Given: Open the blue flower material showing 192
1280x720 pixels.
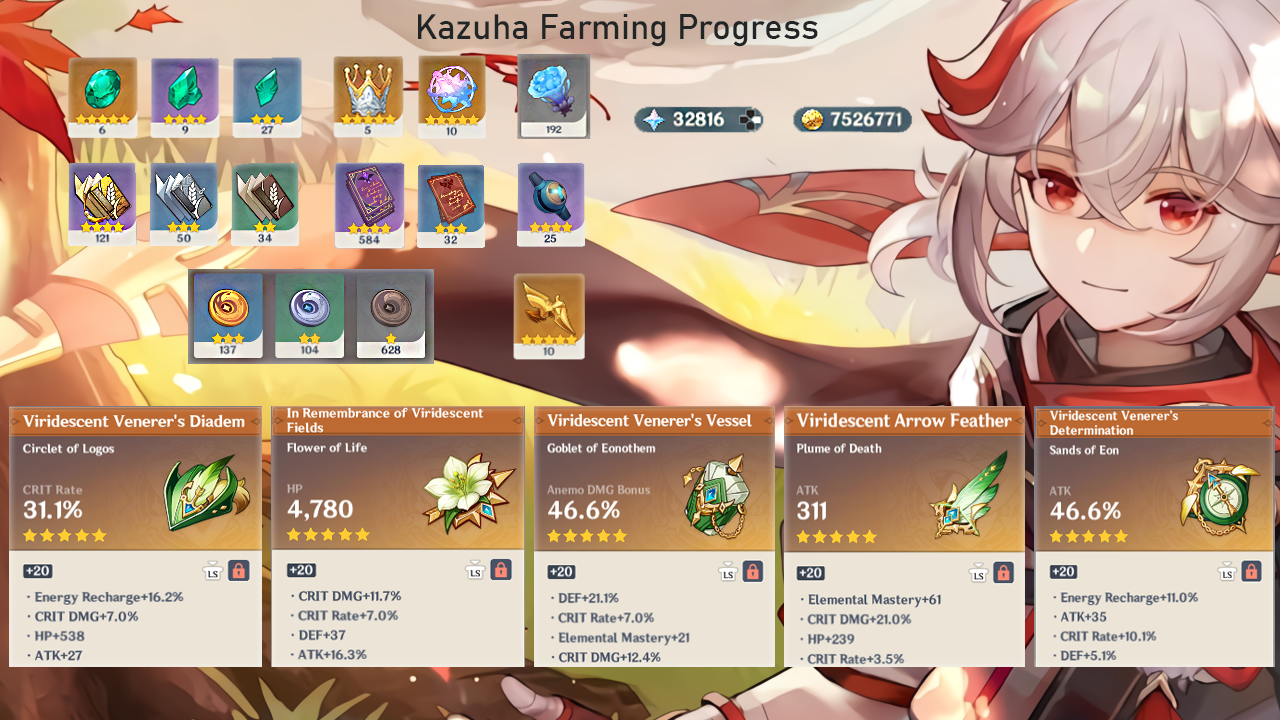Looking at the screenshot, I should click(550, 96).
